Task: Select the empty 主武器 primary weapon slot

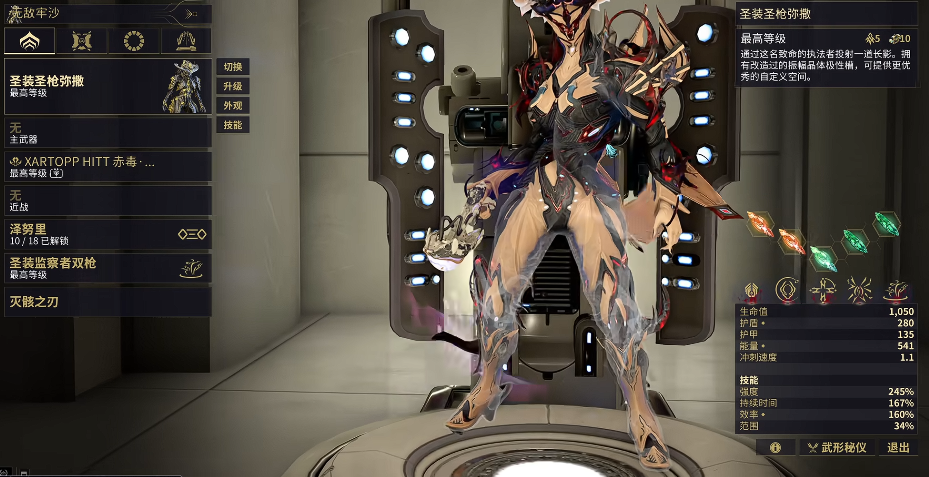Action: point(107,132)
